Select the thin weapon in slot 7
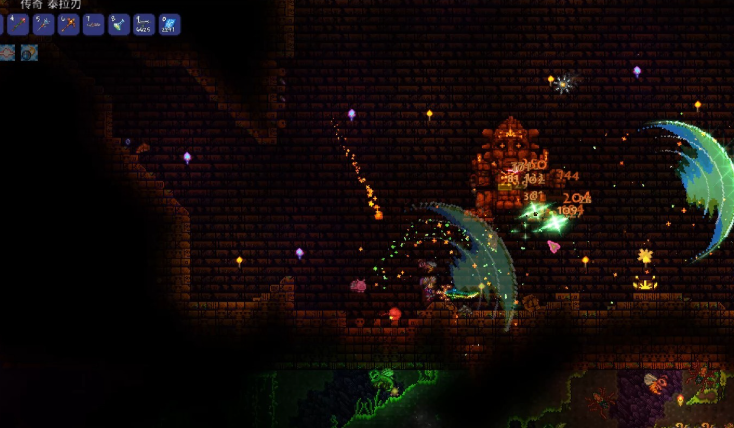 point(93,24)
